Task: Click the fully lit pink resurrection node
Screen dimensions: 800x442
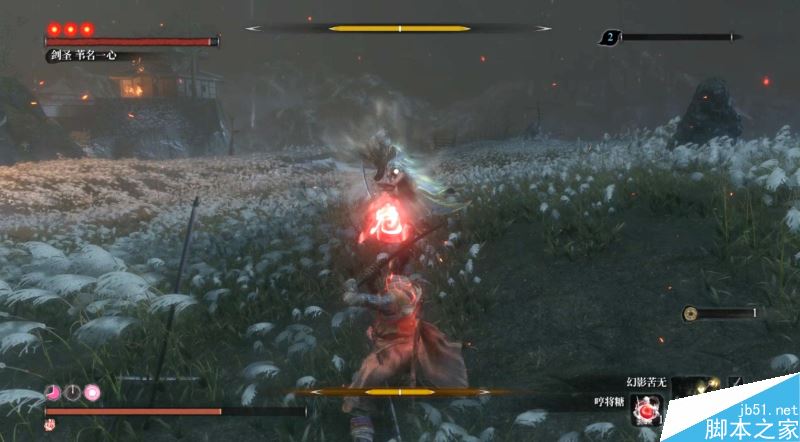Action: 92,391
